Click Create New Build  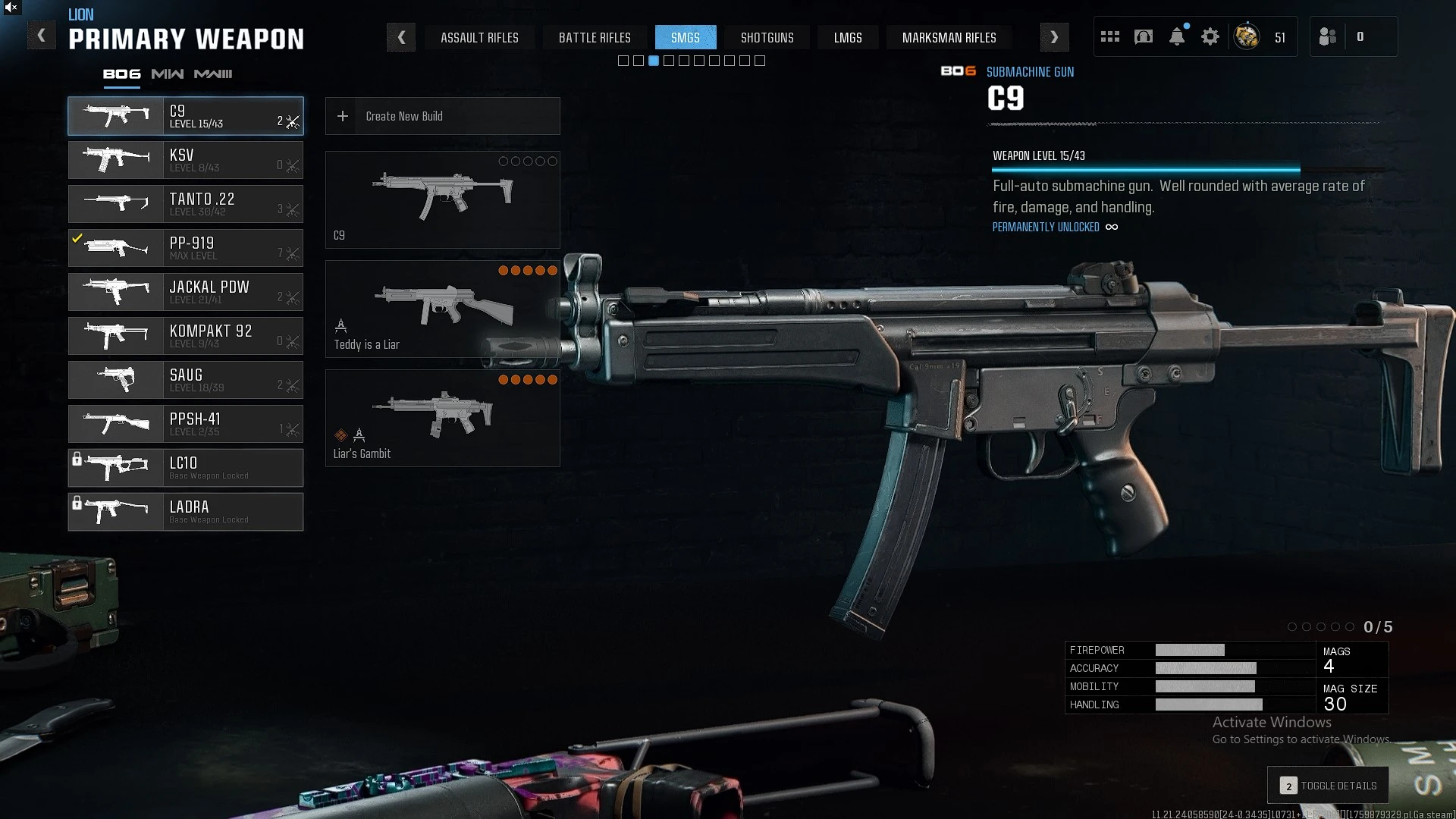(442, 116)
